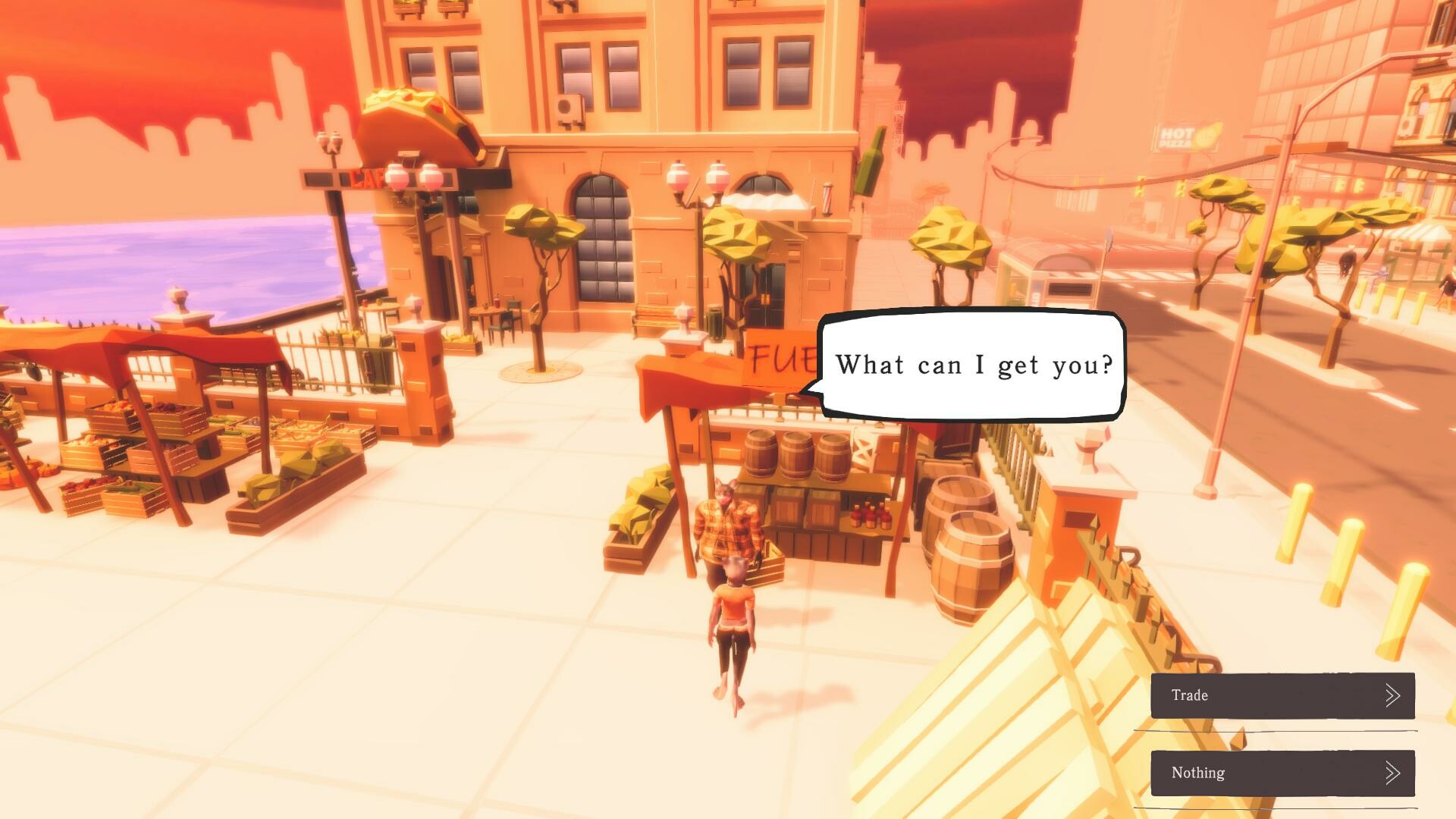Image resolution: width=1456 pixels, height=819 pixels.
Task: Click the green bottle billboard in the distance
Action: 871,163
